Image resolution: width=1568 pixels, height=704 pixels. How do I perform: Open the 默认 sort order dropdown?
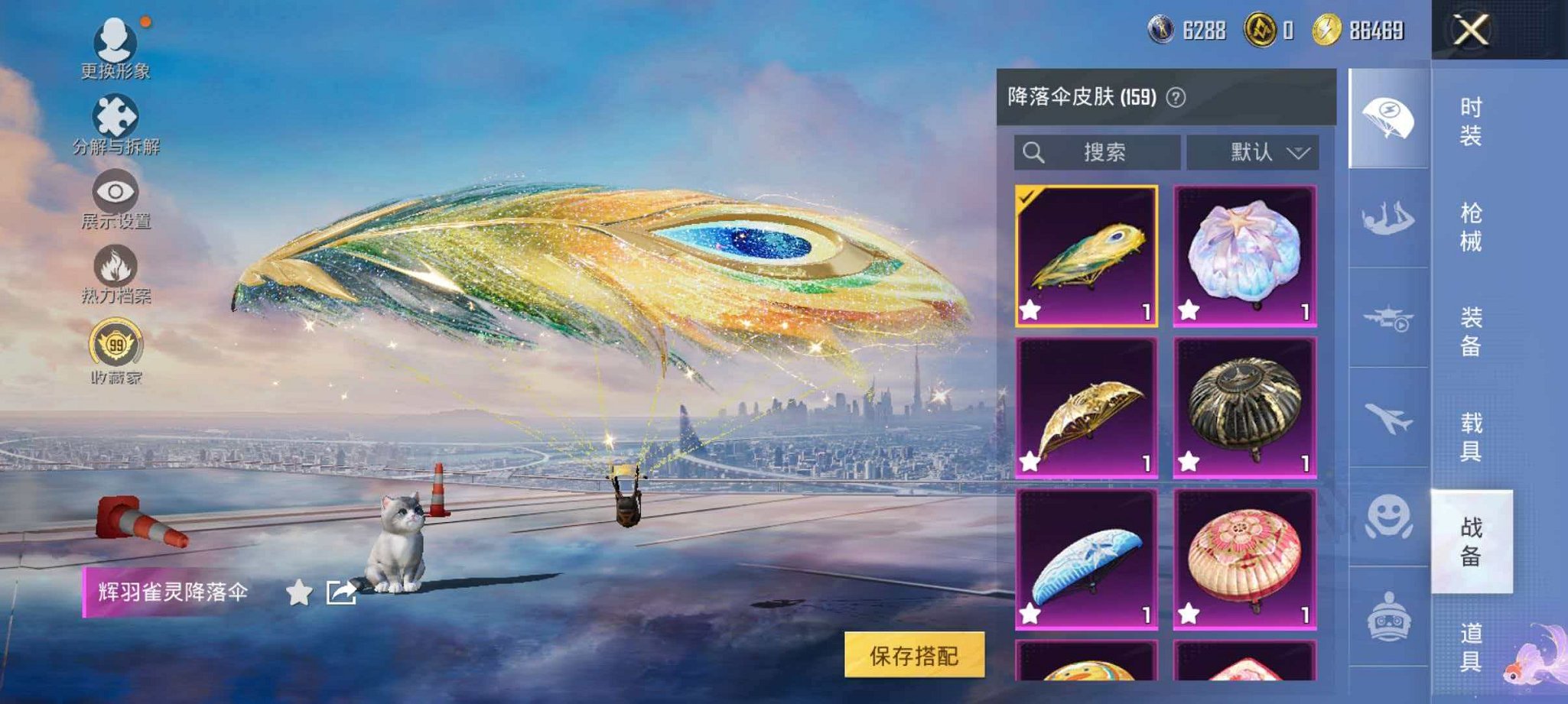(x=1252, y=151)
